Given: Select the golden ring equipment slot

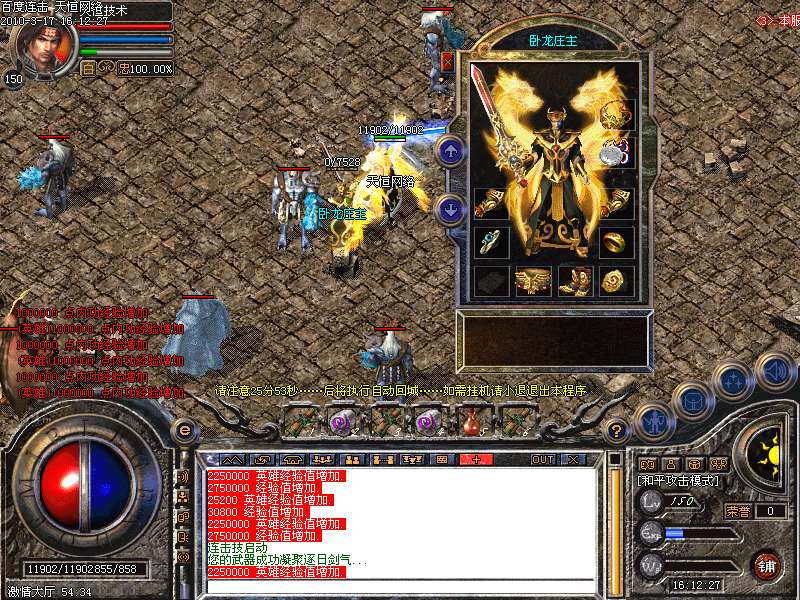Looking at the screenshot, I should 616,243.
